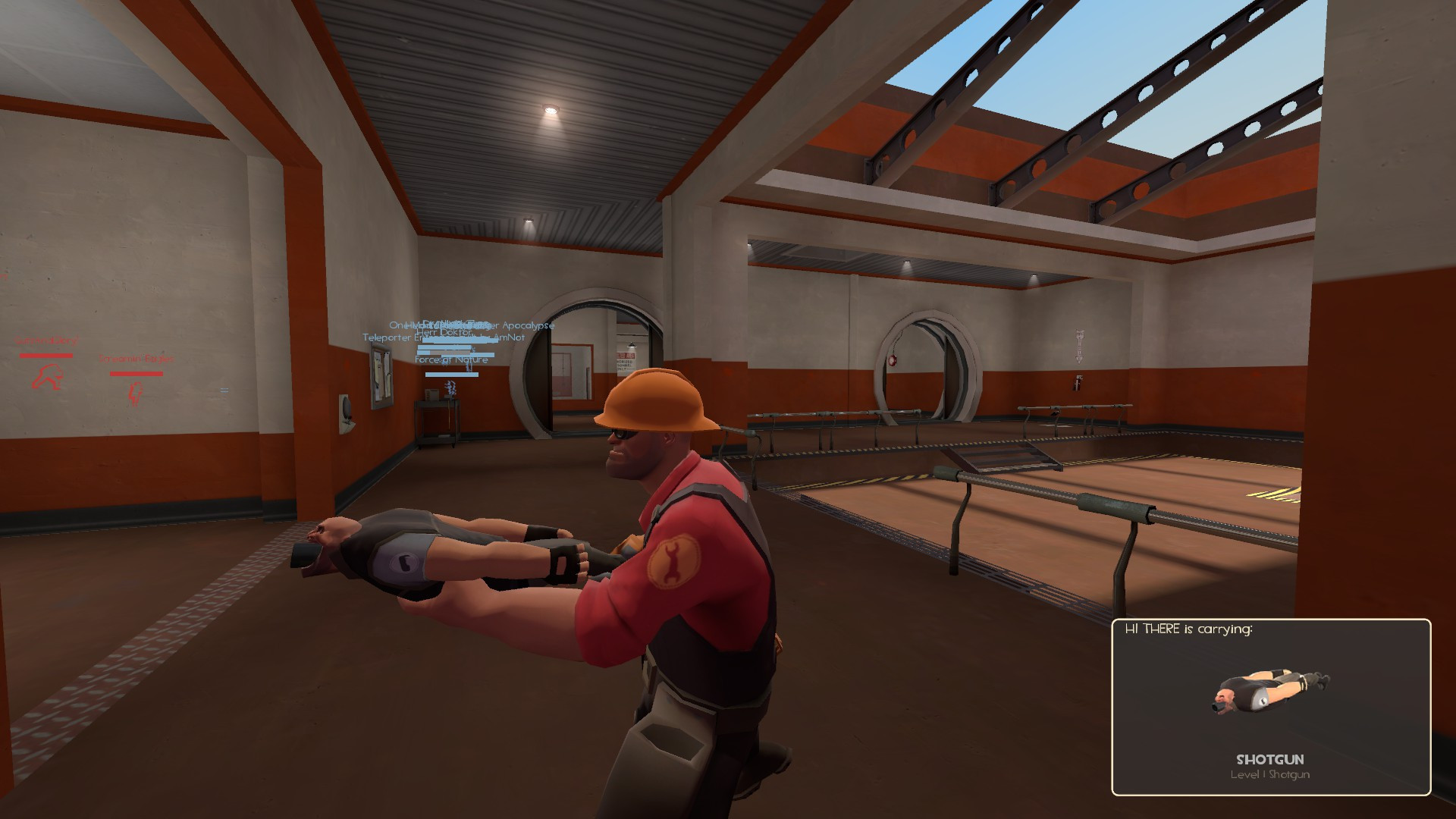Expand the AmNot builder label
1456x819 pixels.
[508, 337]
